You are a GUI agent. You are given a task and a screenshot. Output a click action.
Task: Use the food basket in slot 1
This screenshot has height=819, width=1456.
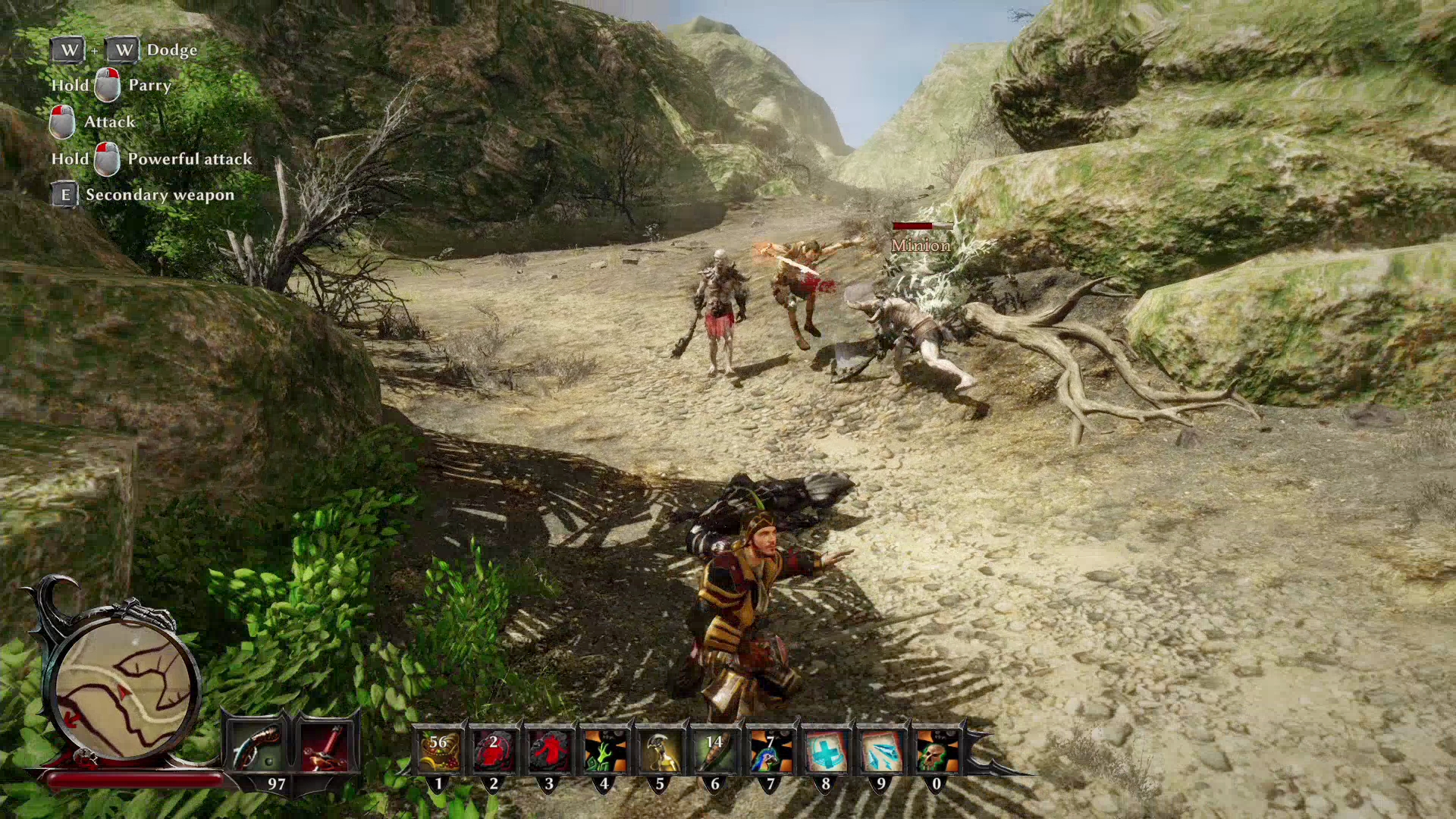438,749
